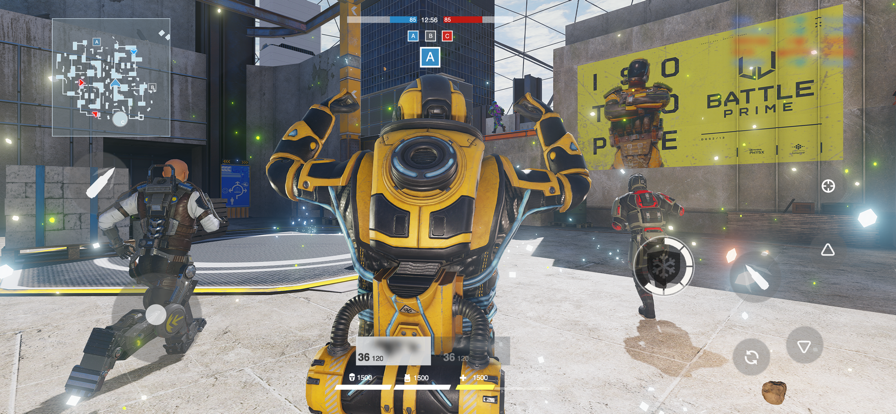This screenshot has width=896, height=414.
Task: Tap the left-side bullet fire button
Action: click(x=100, y=183)
